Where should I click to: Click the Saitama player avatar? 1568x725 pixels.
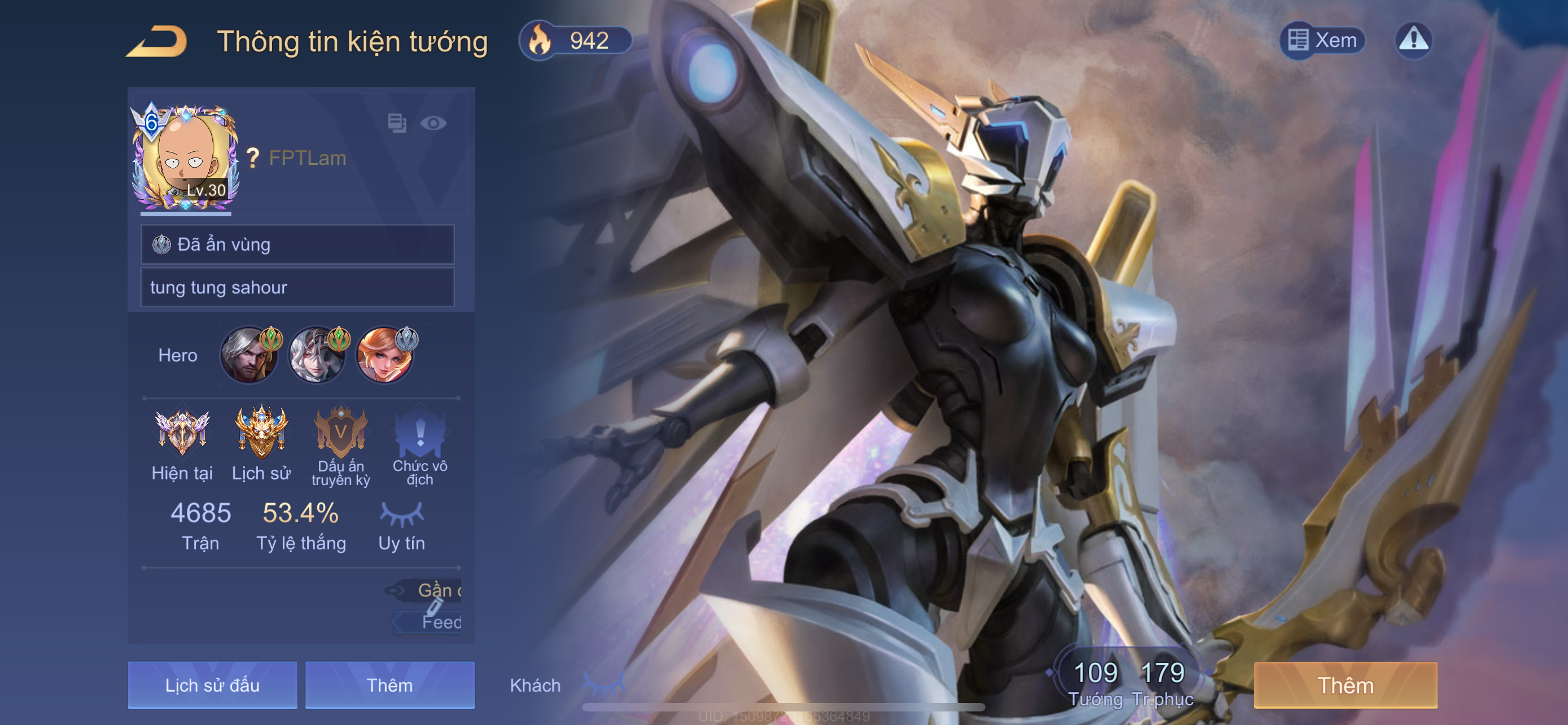click(x=185, y=158)
